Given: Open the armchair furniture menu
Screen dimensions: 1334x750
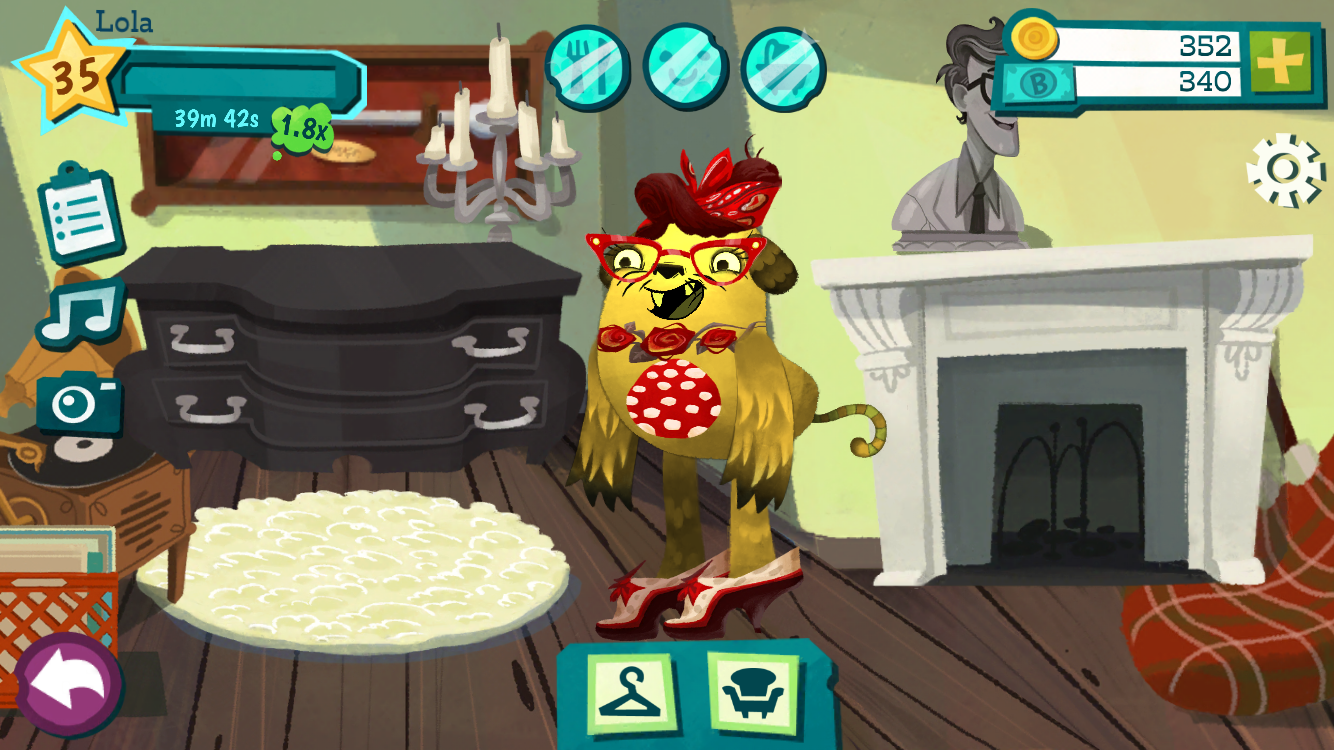Looking at the screenshot, I should click(754, 692).
